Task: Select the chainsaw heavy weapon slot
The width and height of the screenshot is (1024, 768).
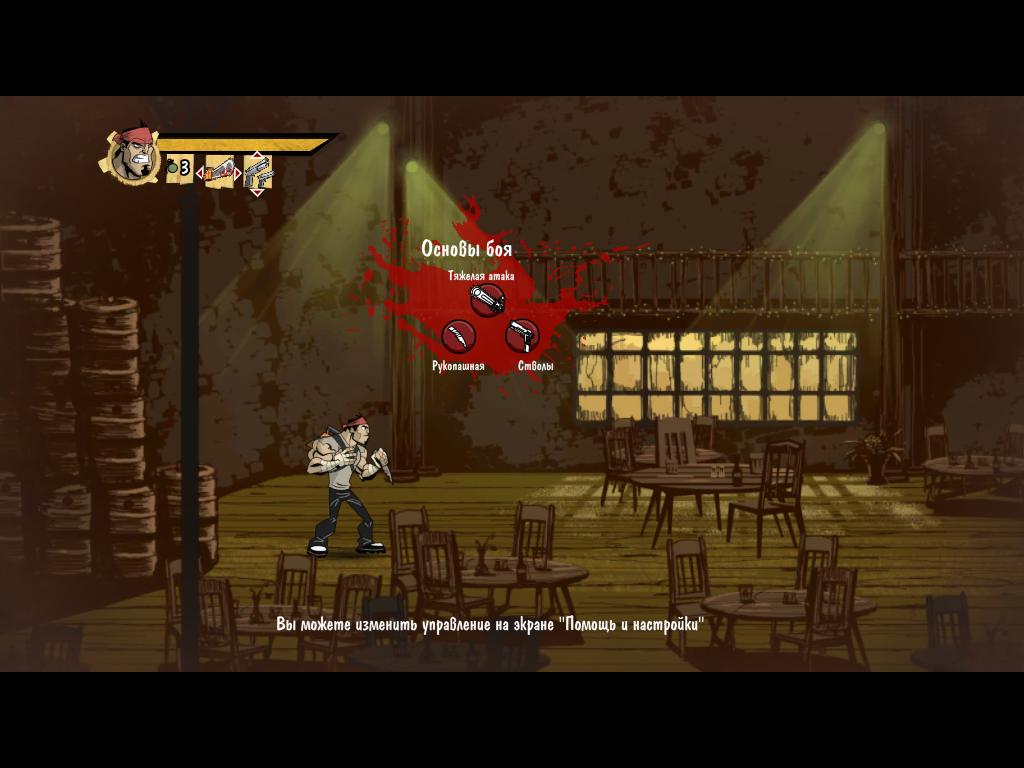Action: 221,171
